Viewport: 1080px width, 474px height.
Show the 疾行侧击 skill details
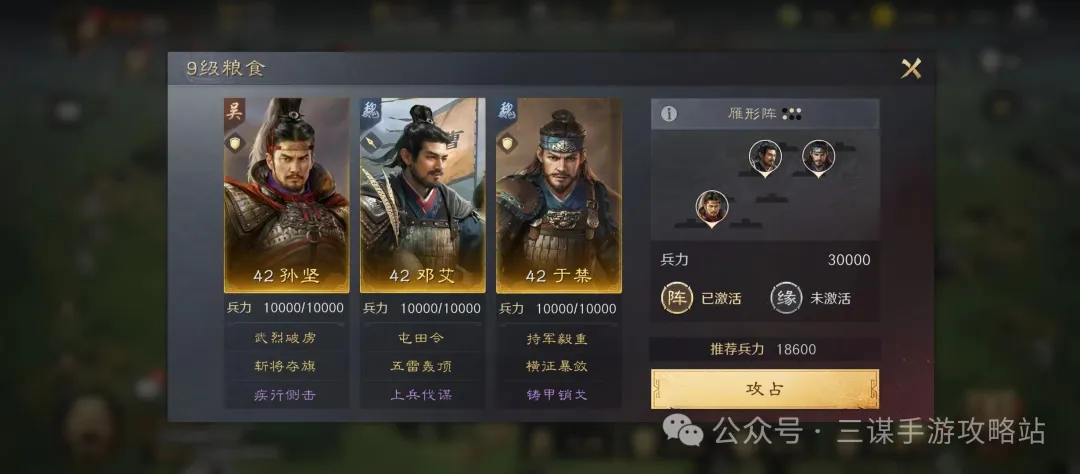click(x=286, y=394)
